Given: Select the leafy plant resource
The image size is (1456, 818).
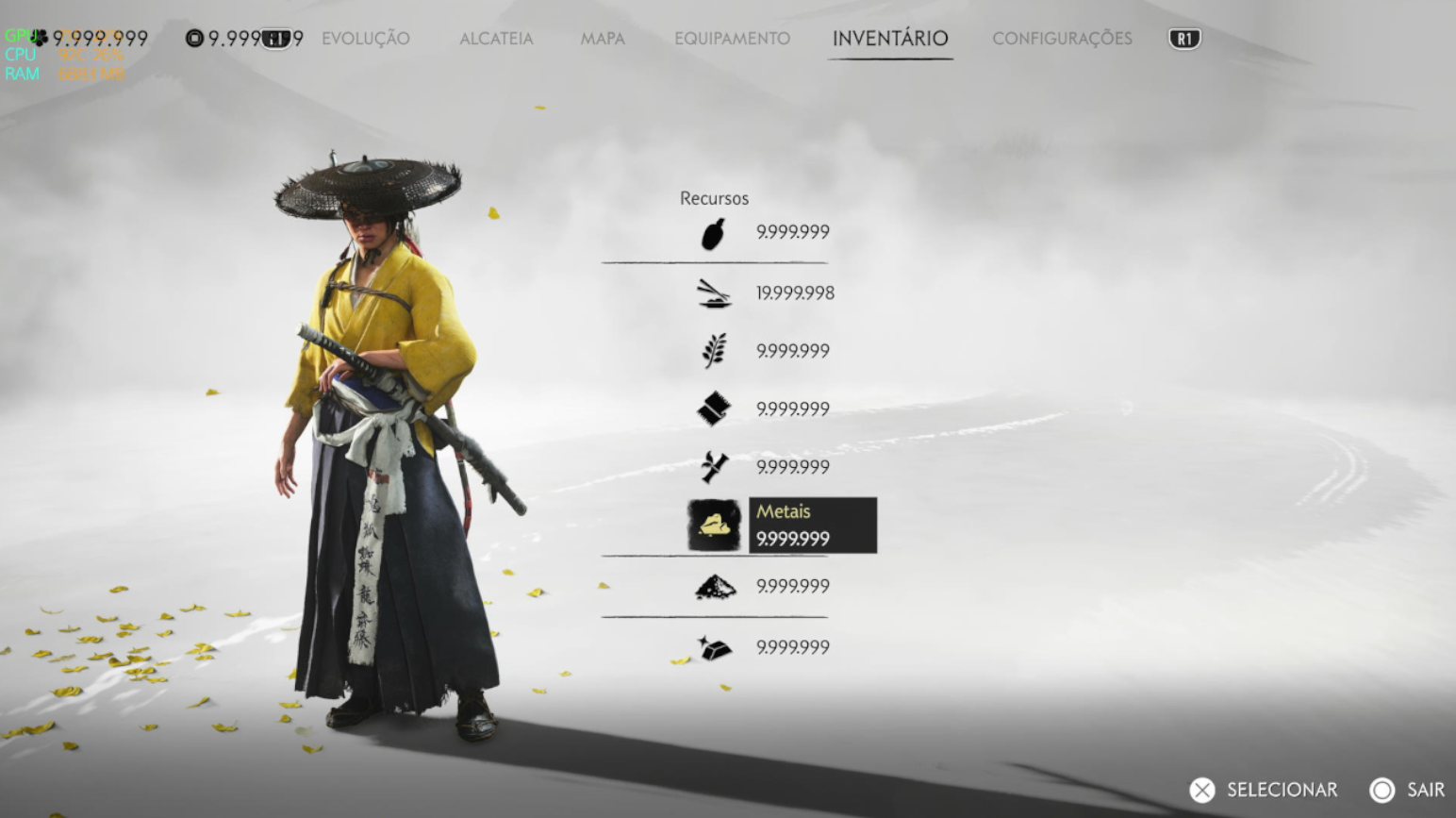Looking at the screenshot, I should click(x=714, y=351).
